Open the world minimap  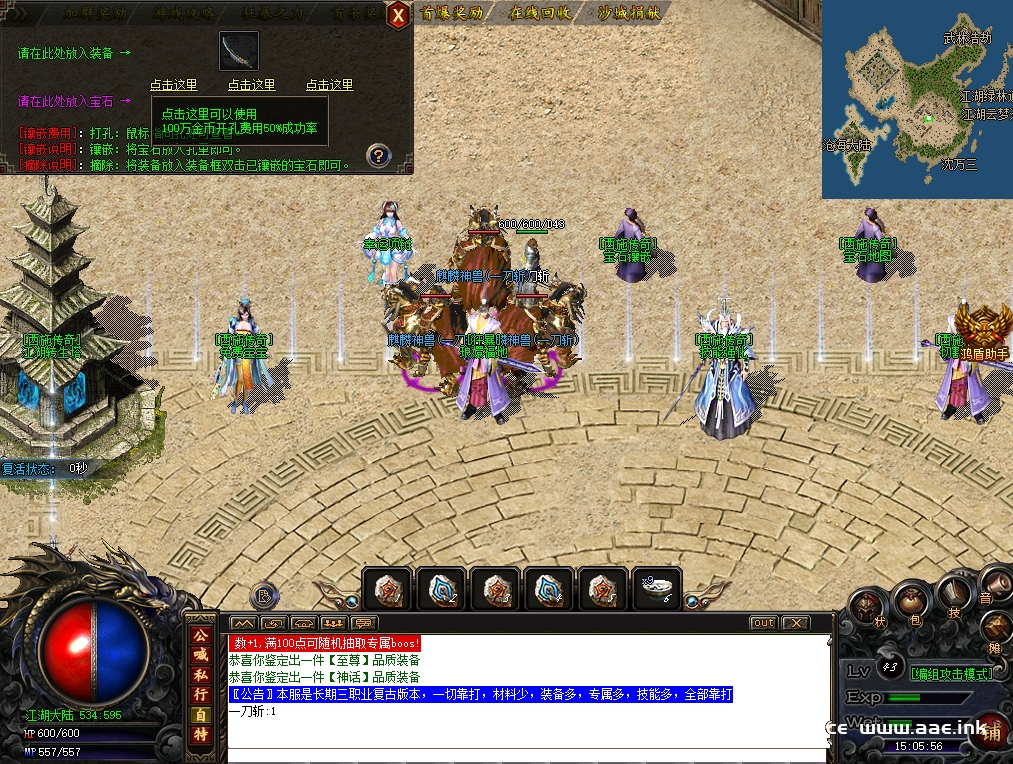pos(917,99)
